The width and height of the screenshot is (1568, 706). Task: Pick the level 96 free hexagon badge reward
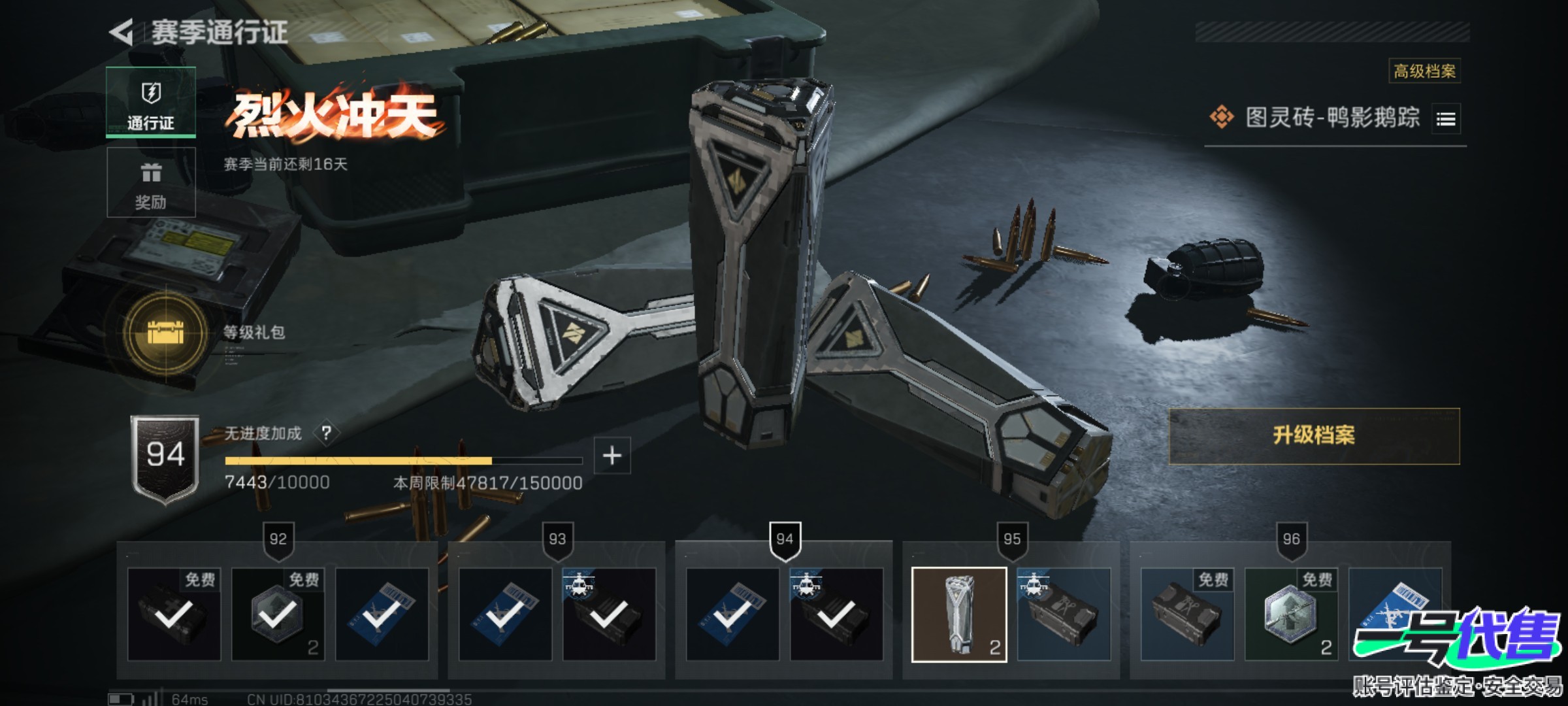1291,614
